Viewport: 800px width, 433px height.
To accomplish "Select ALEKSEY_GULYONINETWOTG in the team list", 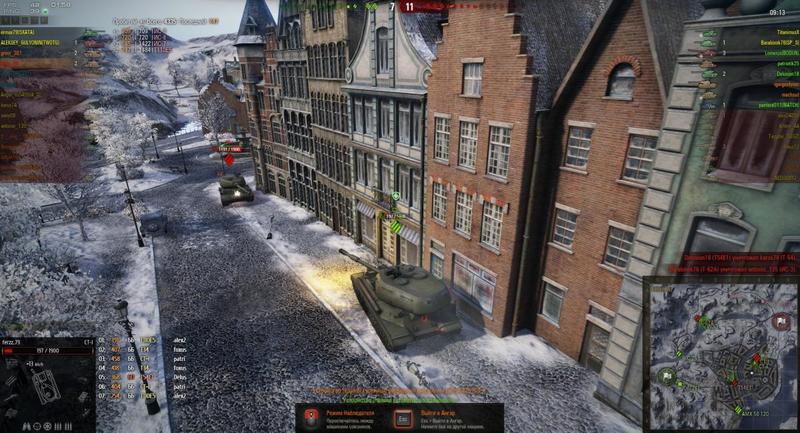I will click(32, 44).
